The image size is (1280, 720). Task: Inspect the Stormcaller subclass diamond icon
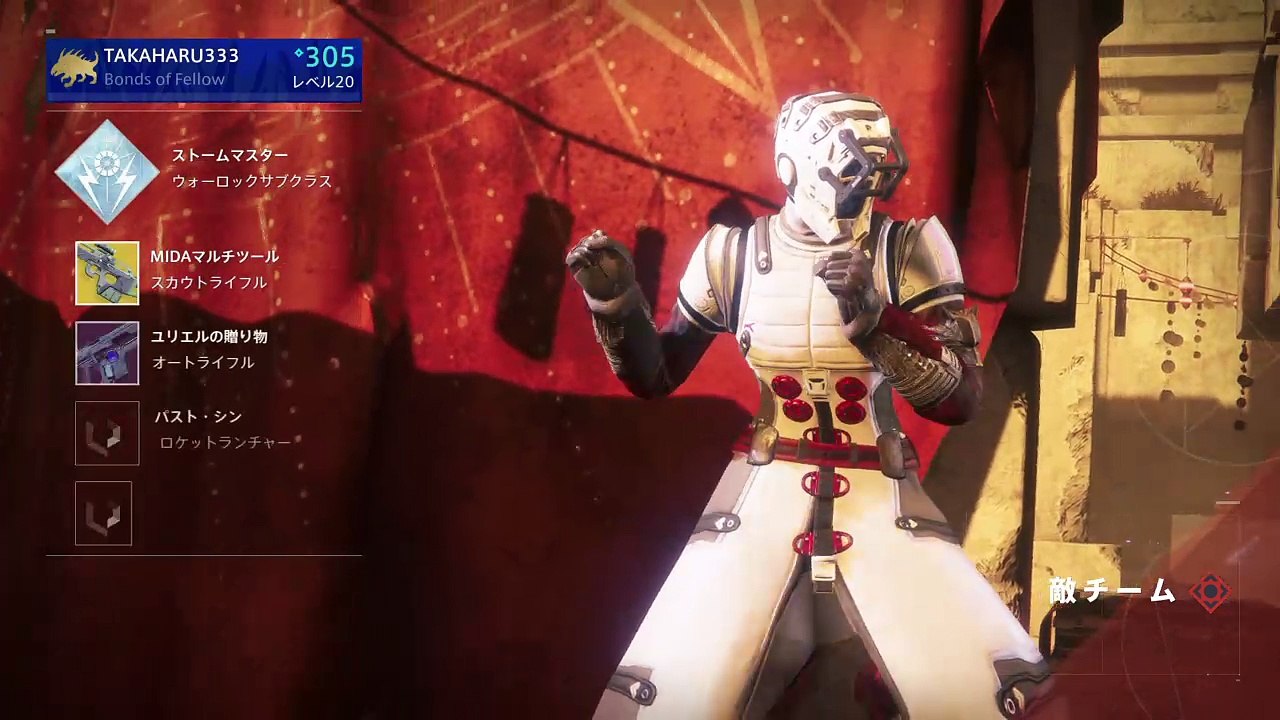click(107, 171)
